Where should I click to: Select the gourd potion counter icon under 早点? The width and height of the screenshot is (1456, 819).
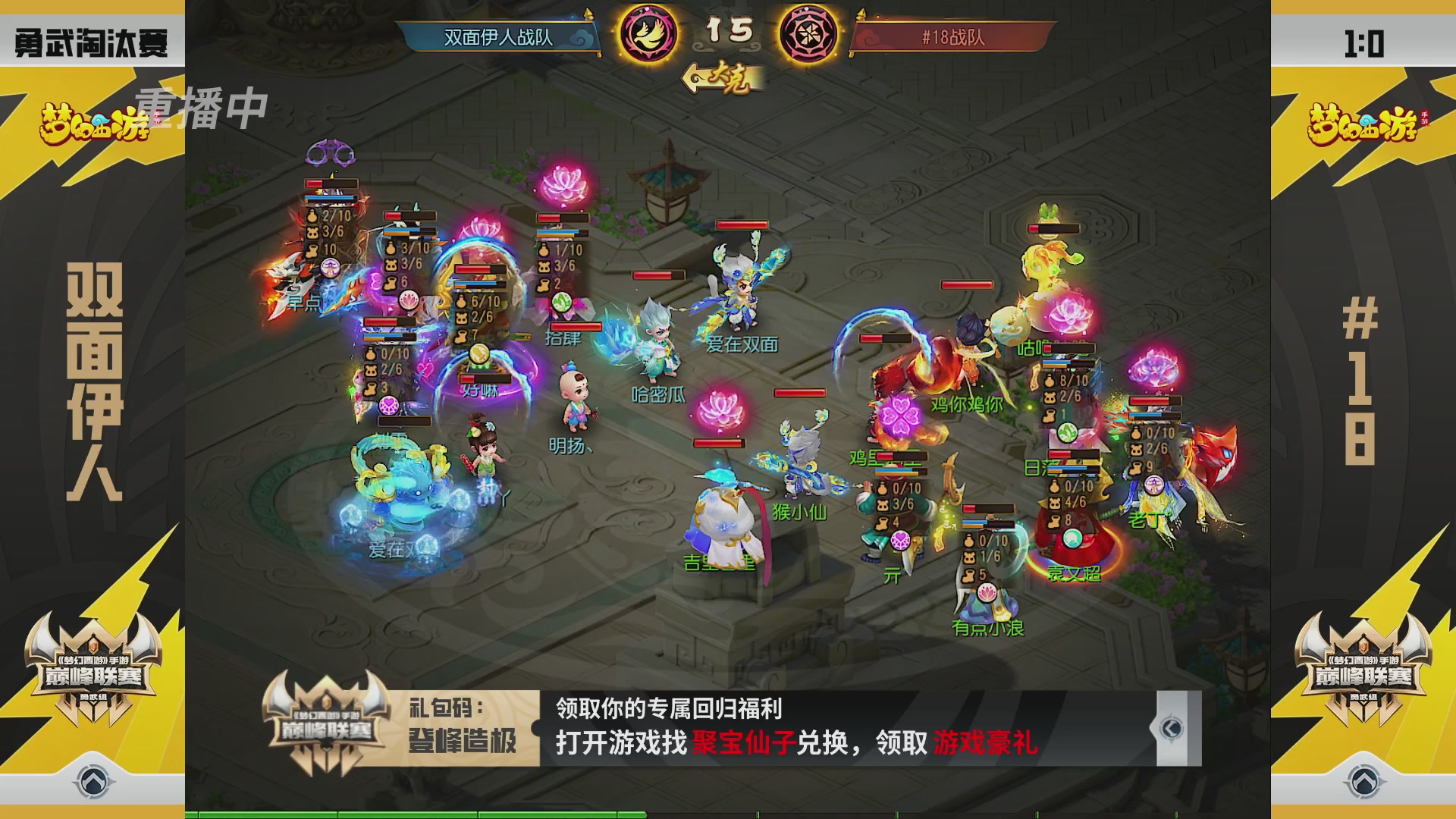312,216
